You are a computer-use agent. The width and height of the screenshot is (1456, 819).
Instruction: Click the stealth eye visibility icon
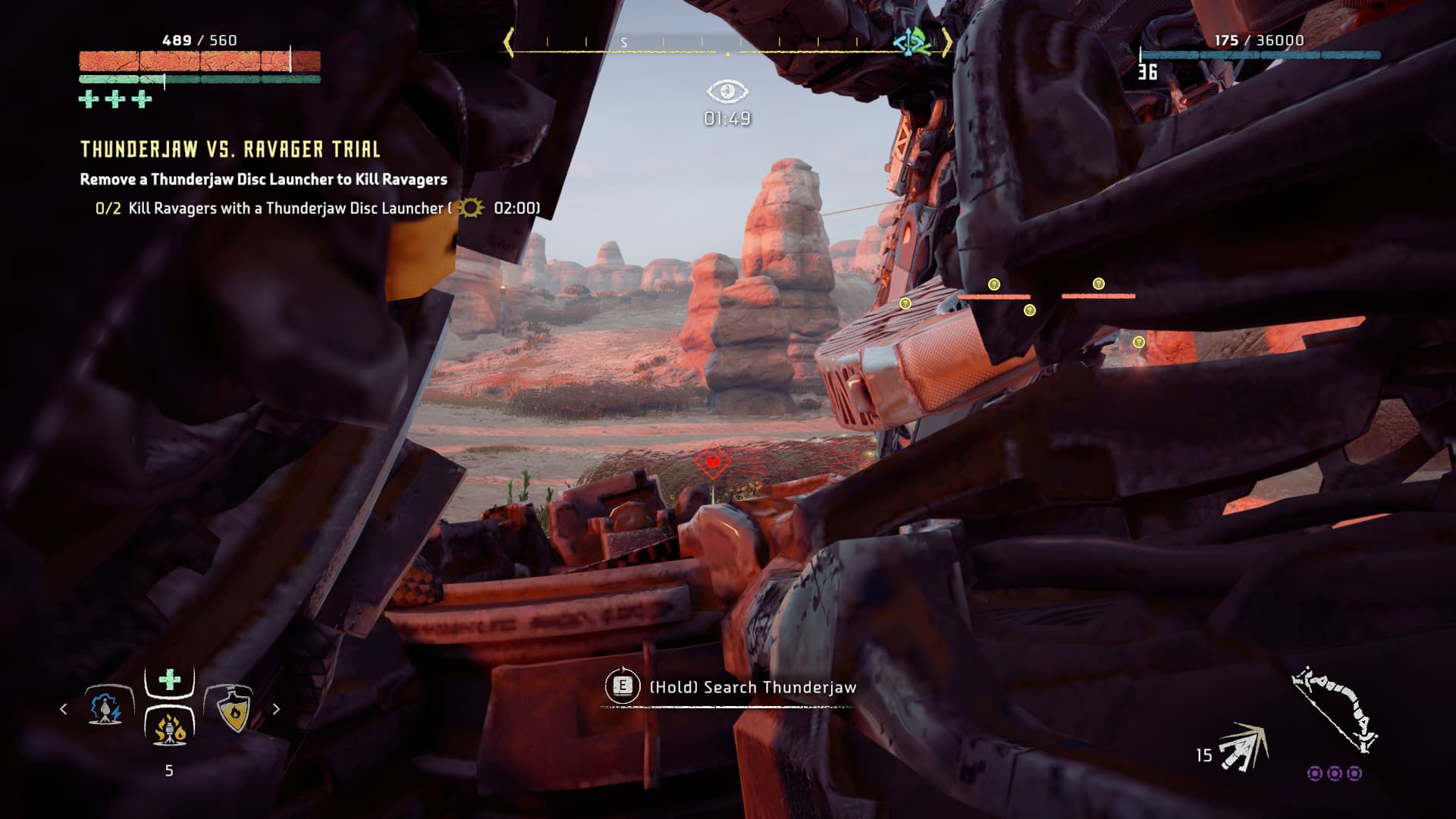click(x=727, y=92)
